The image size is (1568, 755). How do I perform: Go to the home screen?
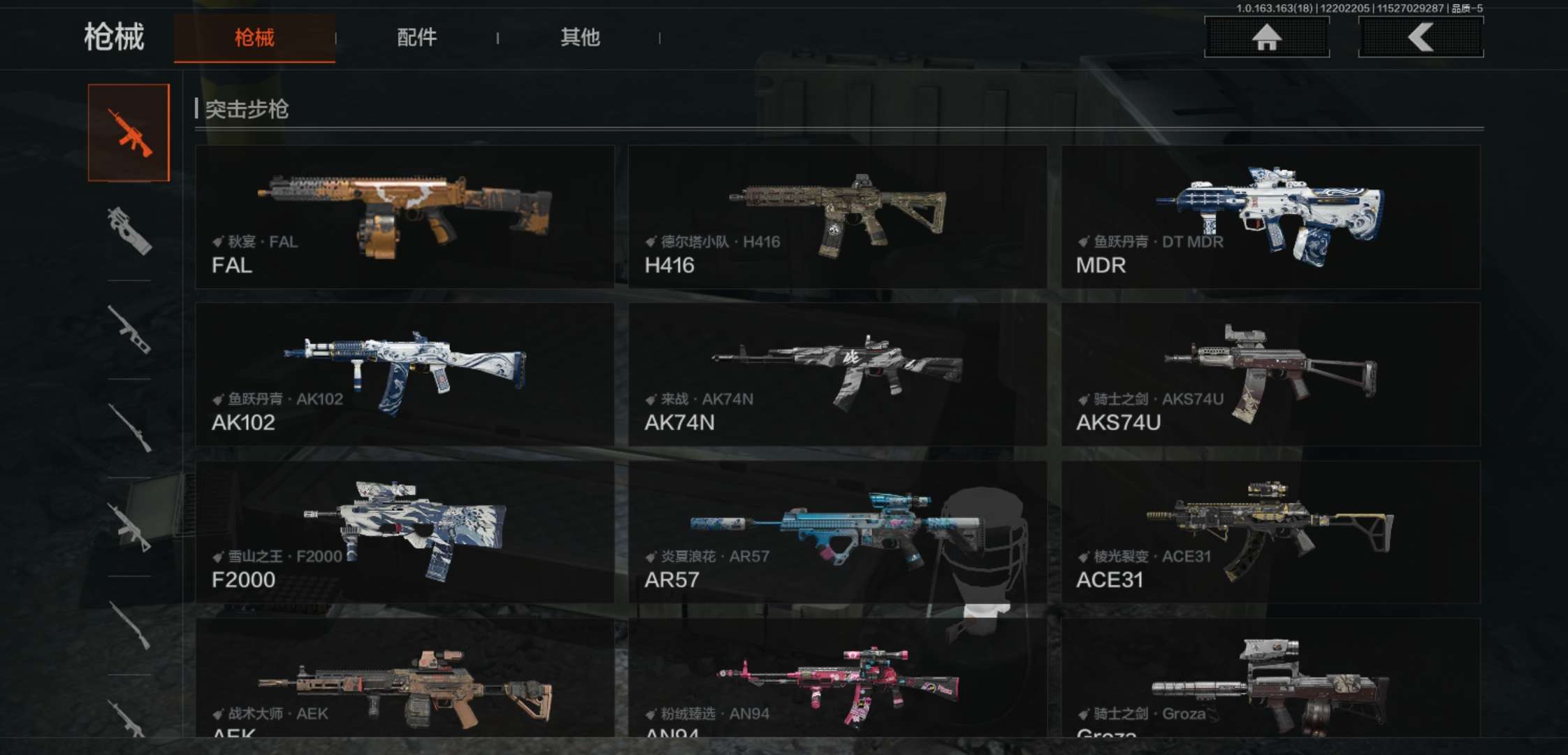coord(1266,37)
